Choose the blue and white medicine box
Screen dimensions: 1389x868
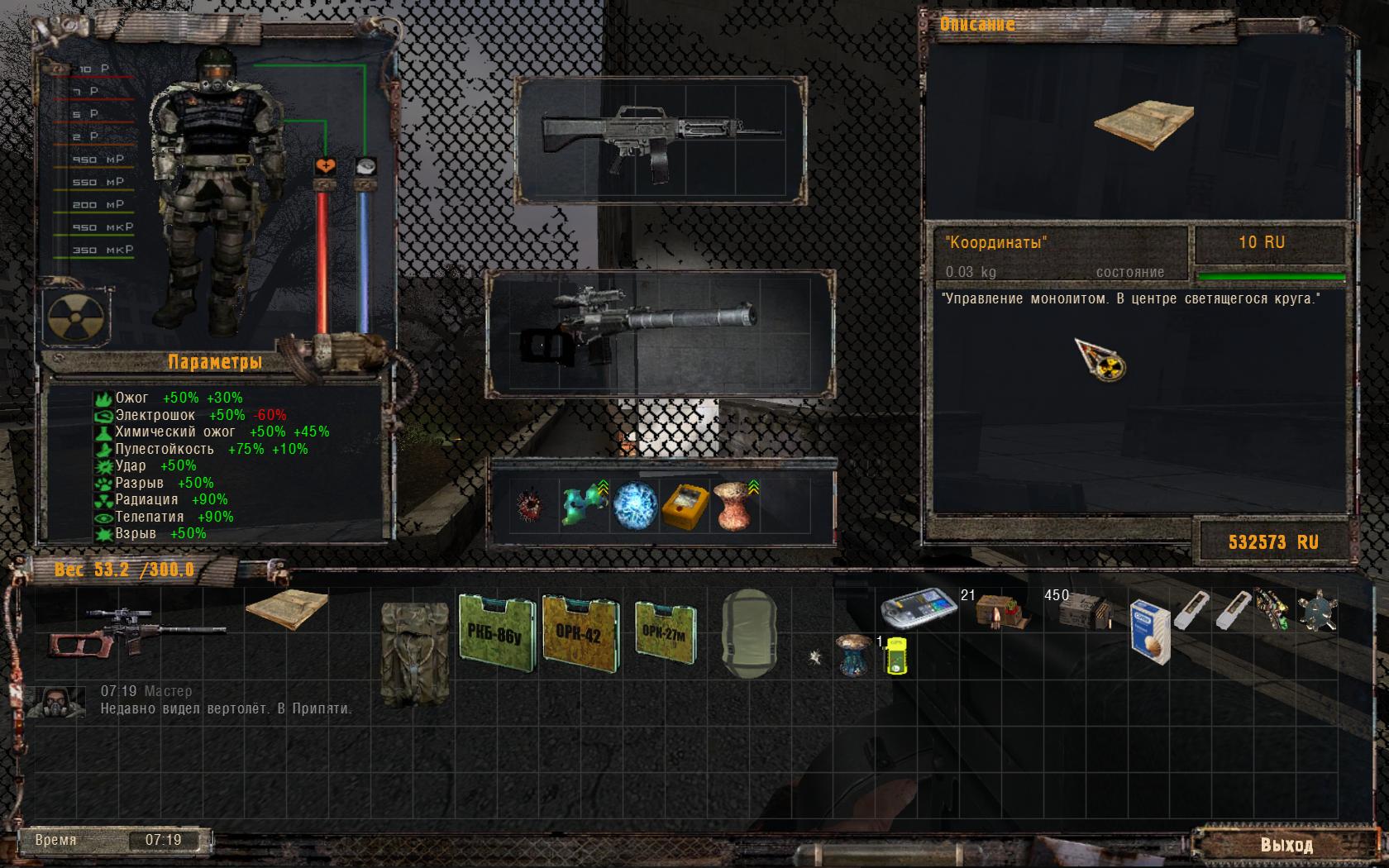pyautogui.click(x=1151, y=632)
